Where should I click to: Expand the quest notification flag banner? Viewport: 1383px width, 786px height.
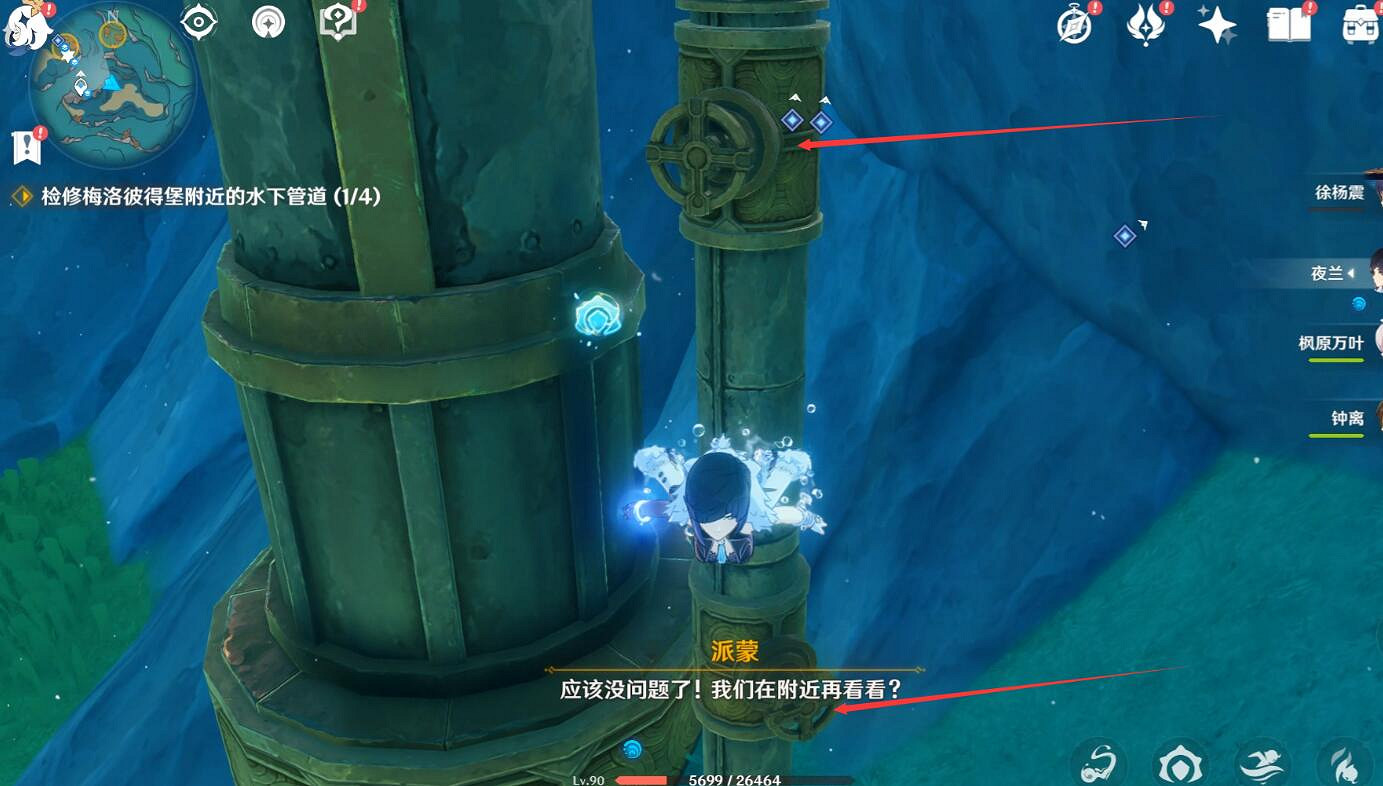point(26,145)
